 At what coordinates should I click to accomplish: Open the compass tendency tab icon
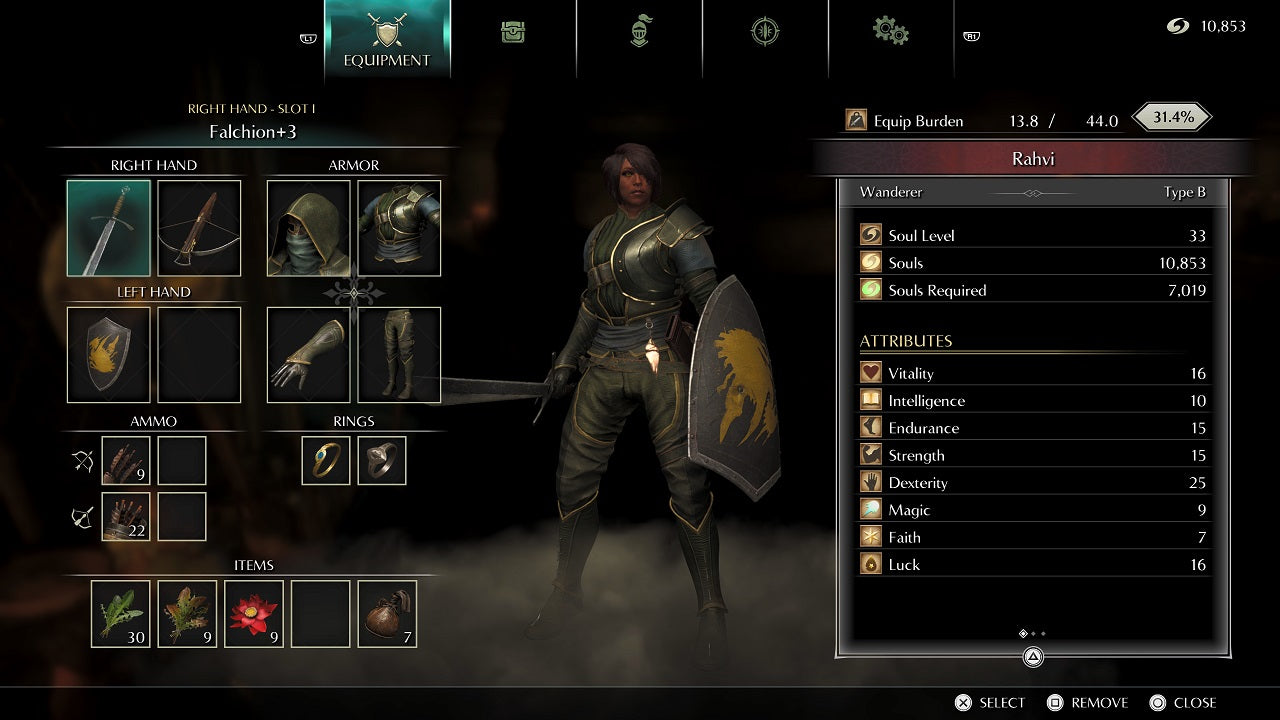[765, 31]
